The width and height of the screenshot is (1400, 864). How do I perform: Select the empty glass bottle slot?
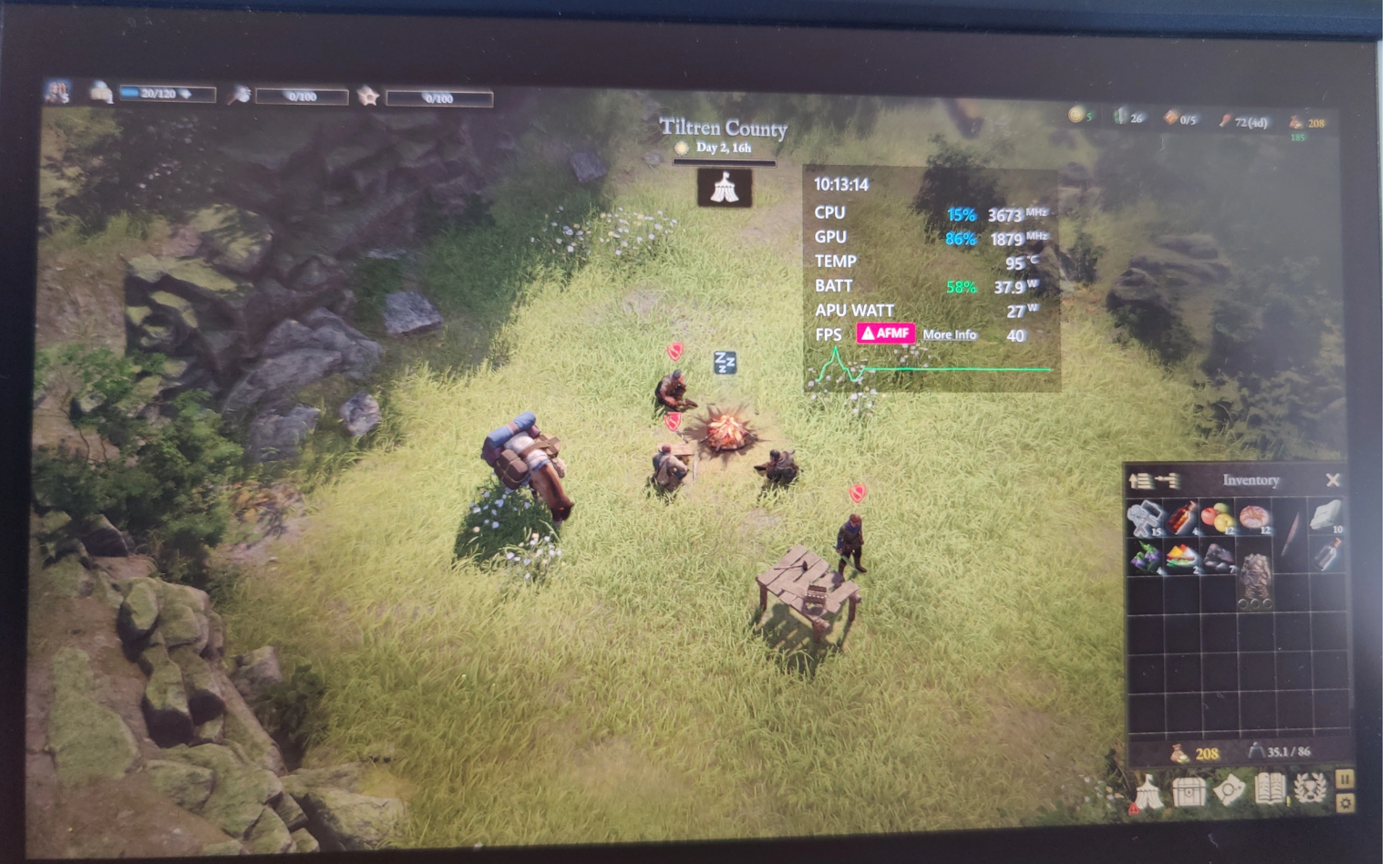(1326, 555)
